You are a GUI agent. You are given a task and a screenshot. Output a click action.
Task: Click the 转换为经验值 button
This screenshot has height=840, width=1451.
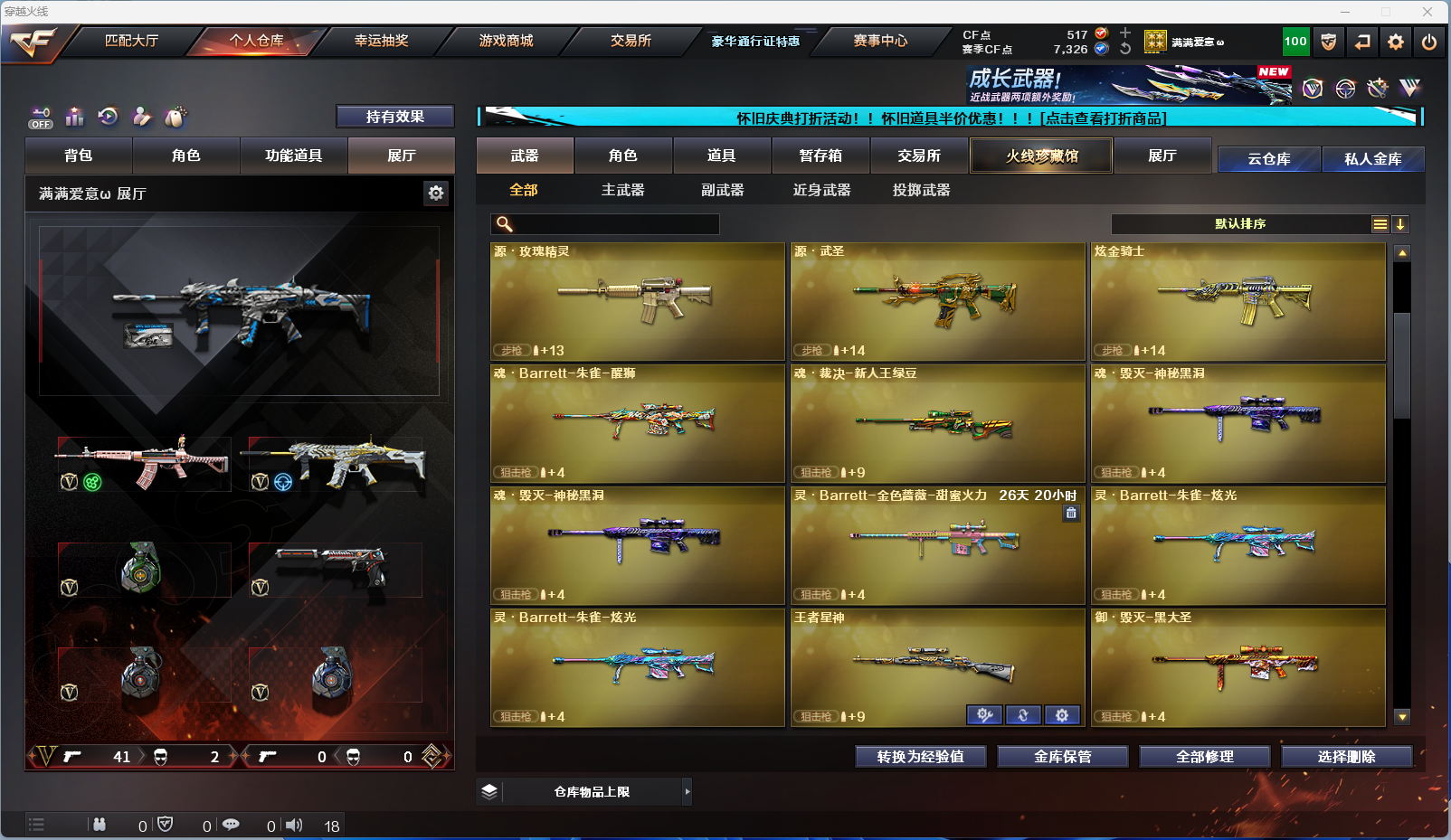click(920, 757)
